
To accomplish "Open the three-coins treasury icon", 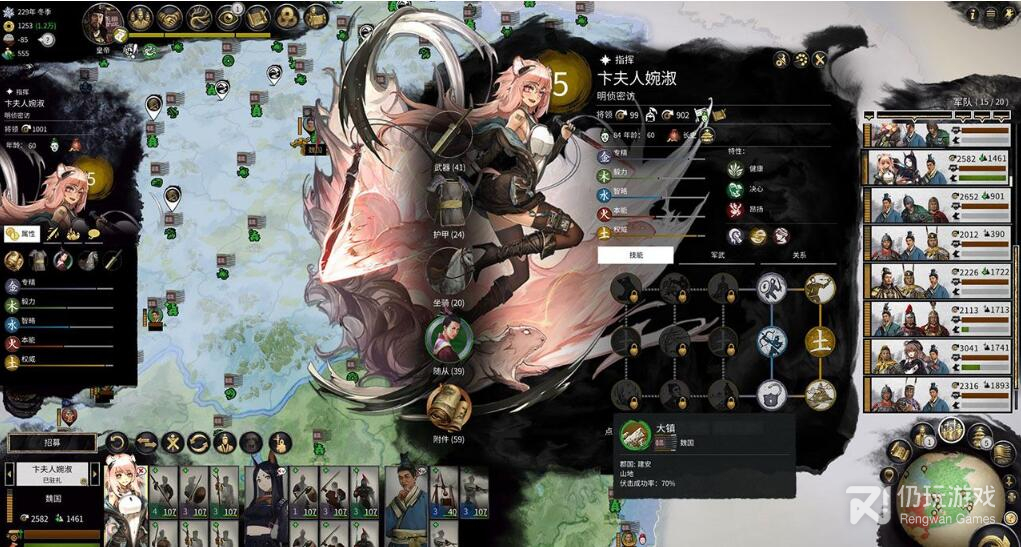I will [x=287, y=18].
